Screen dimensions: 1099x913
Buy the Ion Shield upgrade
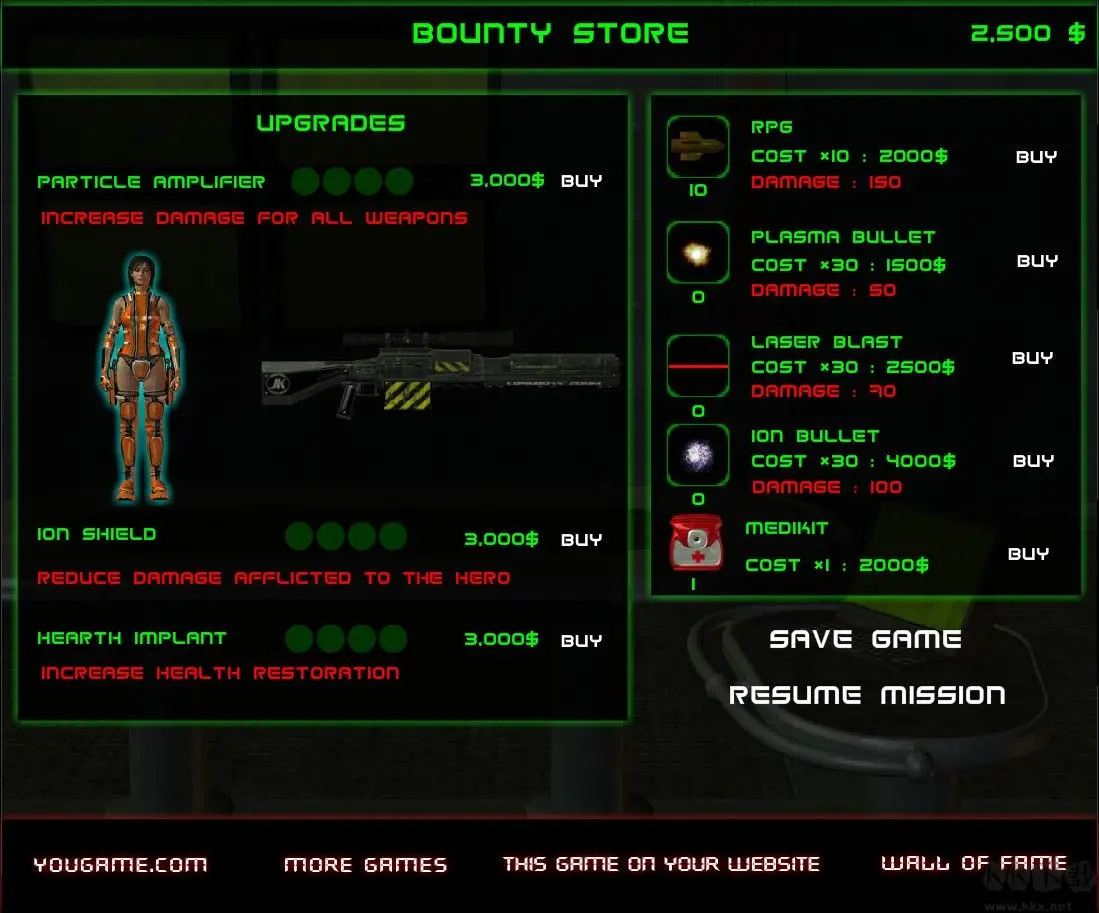pyautogui.click(x=581, y=540)
